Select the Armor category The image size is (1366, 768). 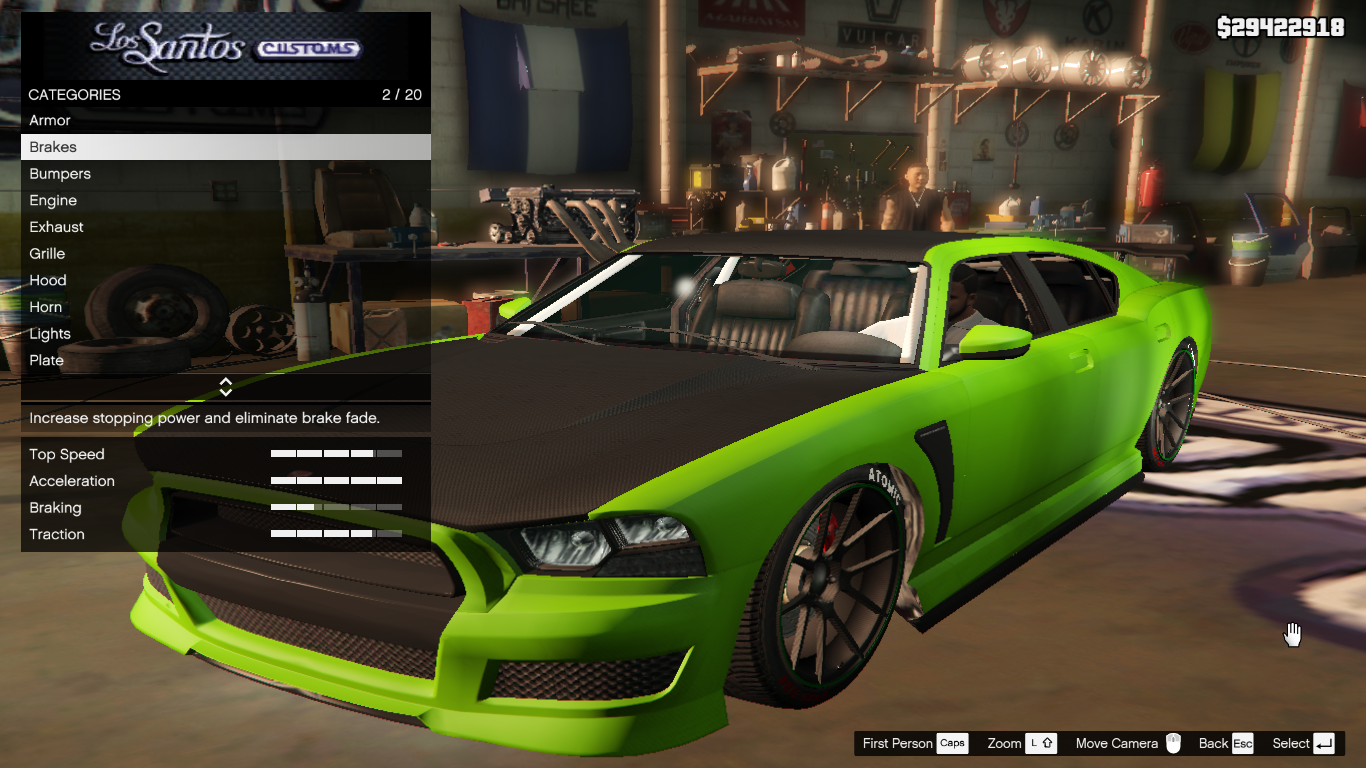(50, 120)
